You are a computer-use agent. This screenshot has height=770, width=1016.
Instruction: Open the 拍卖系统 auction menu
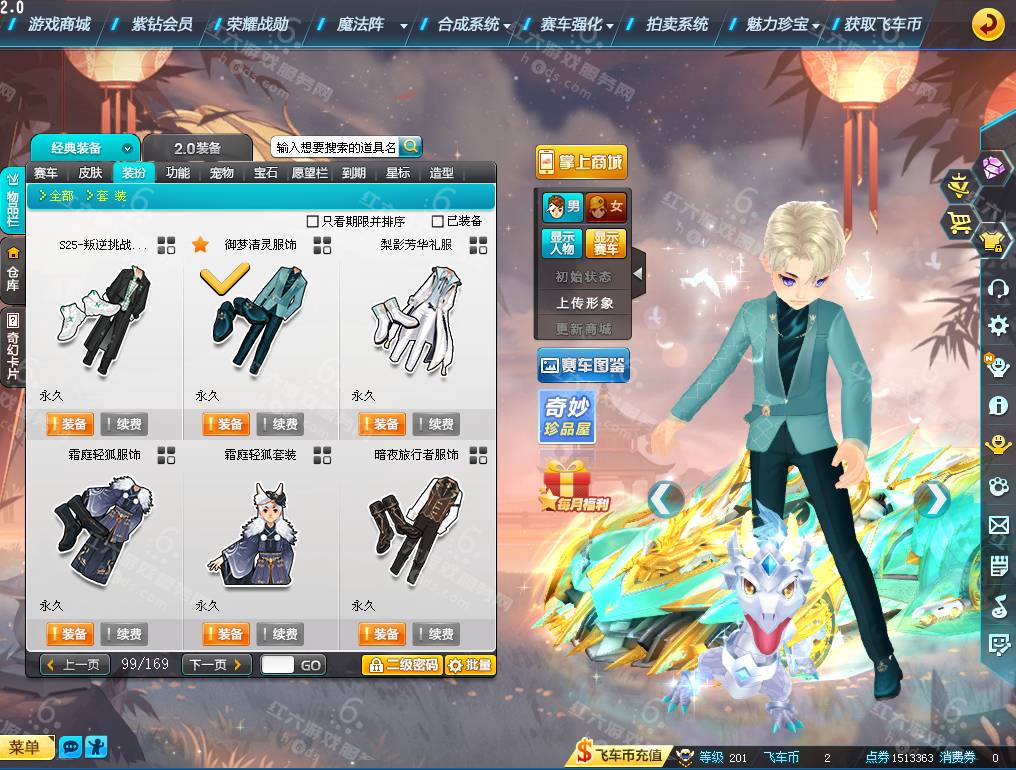click(x=677, y=24)
